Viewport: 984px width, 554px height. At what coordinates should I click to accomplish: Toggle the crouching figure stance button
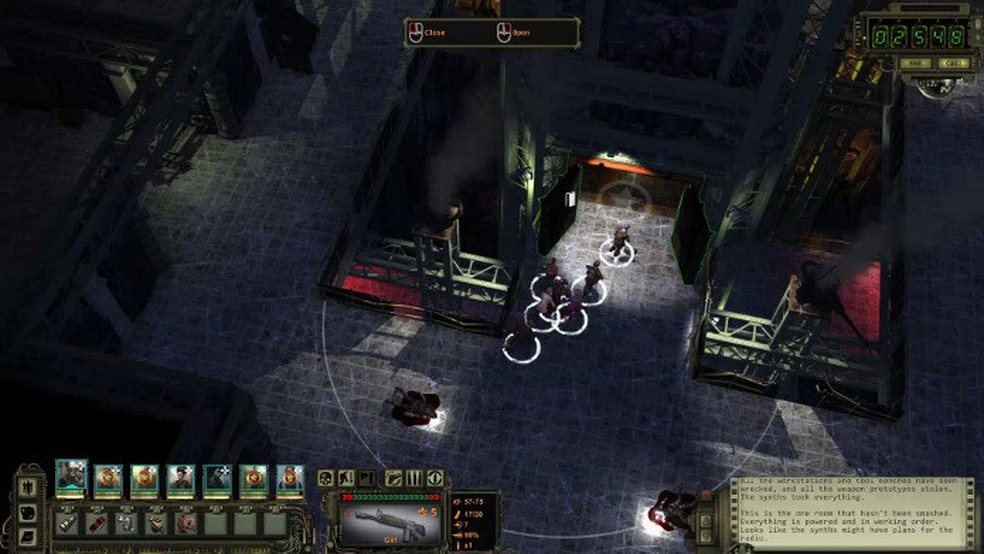(346, 478)
